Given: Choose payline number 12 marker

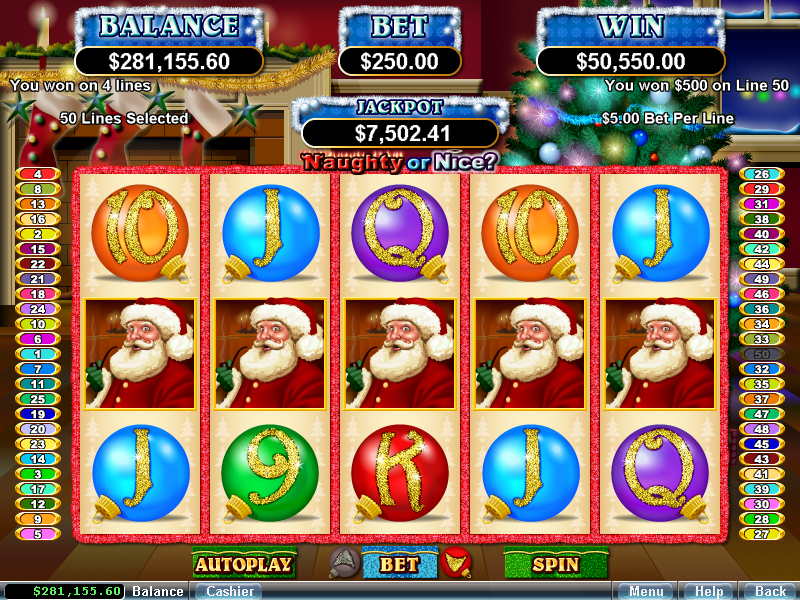Looking at the screenshot, I should 38,504.
